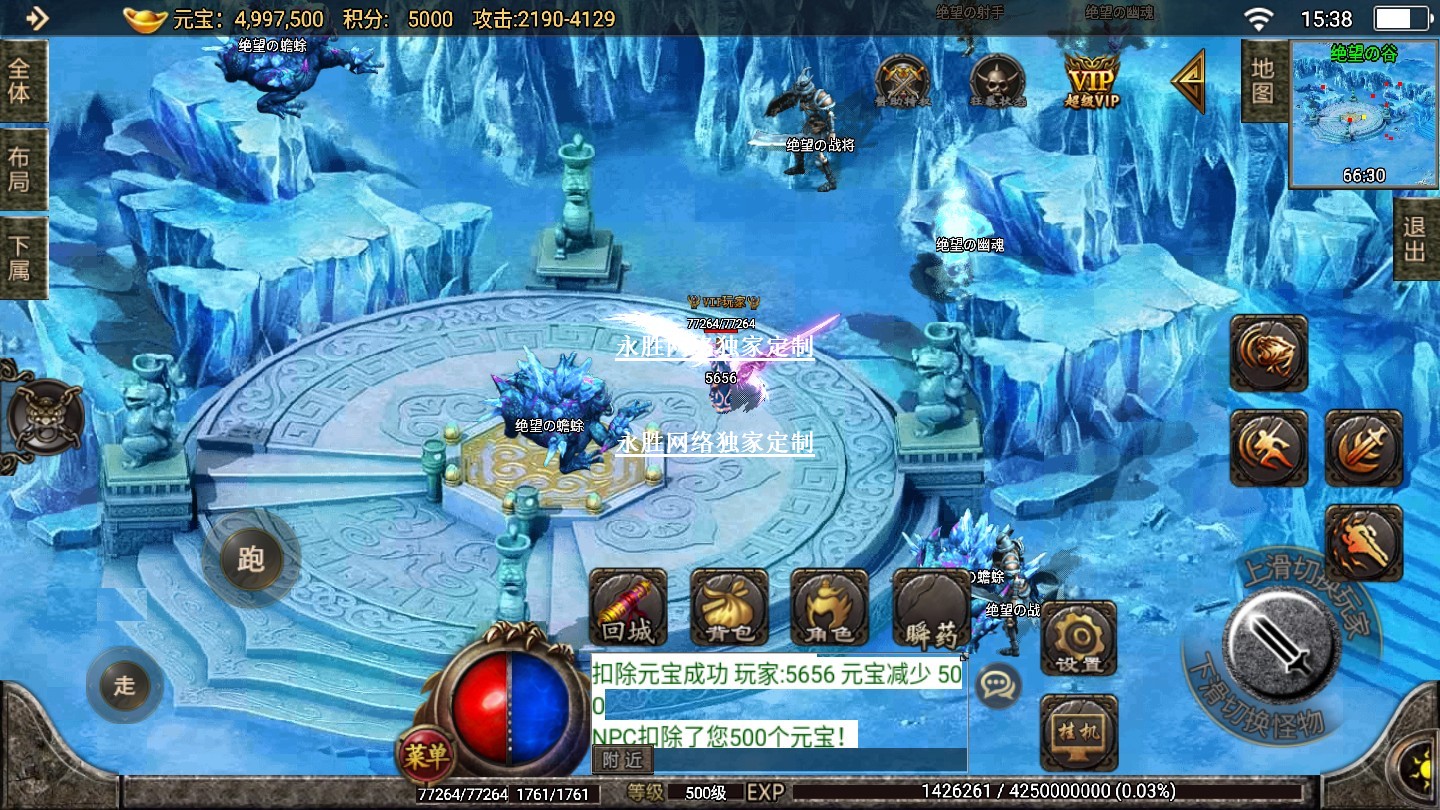
Task: Open the chat speech bubble icon
Action: [997, 685]
